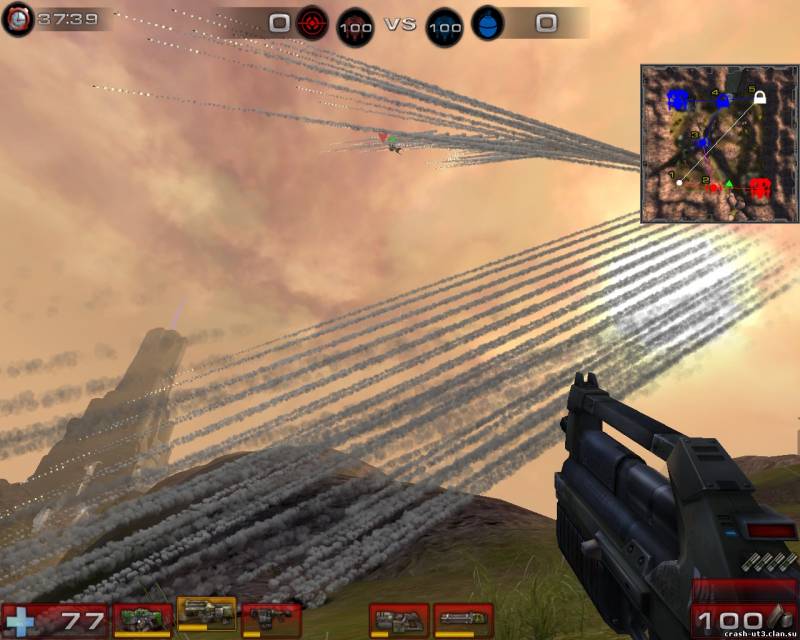Select white node 1 on the minimap
The height and width of the screenshot is (640, 800).
680,182
